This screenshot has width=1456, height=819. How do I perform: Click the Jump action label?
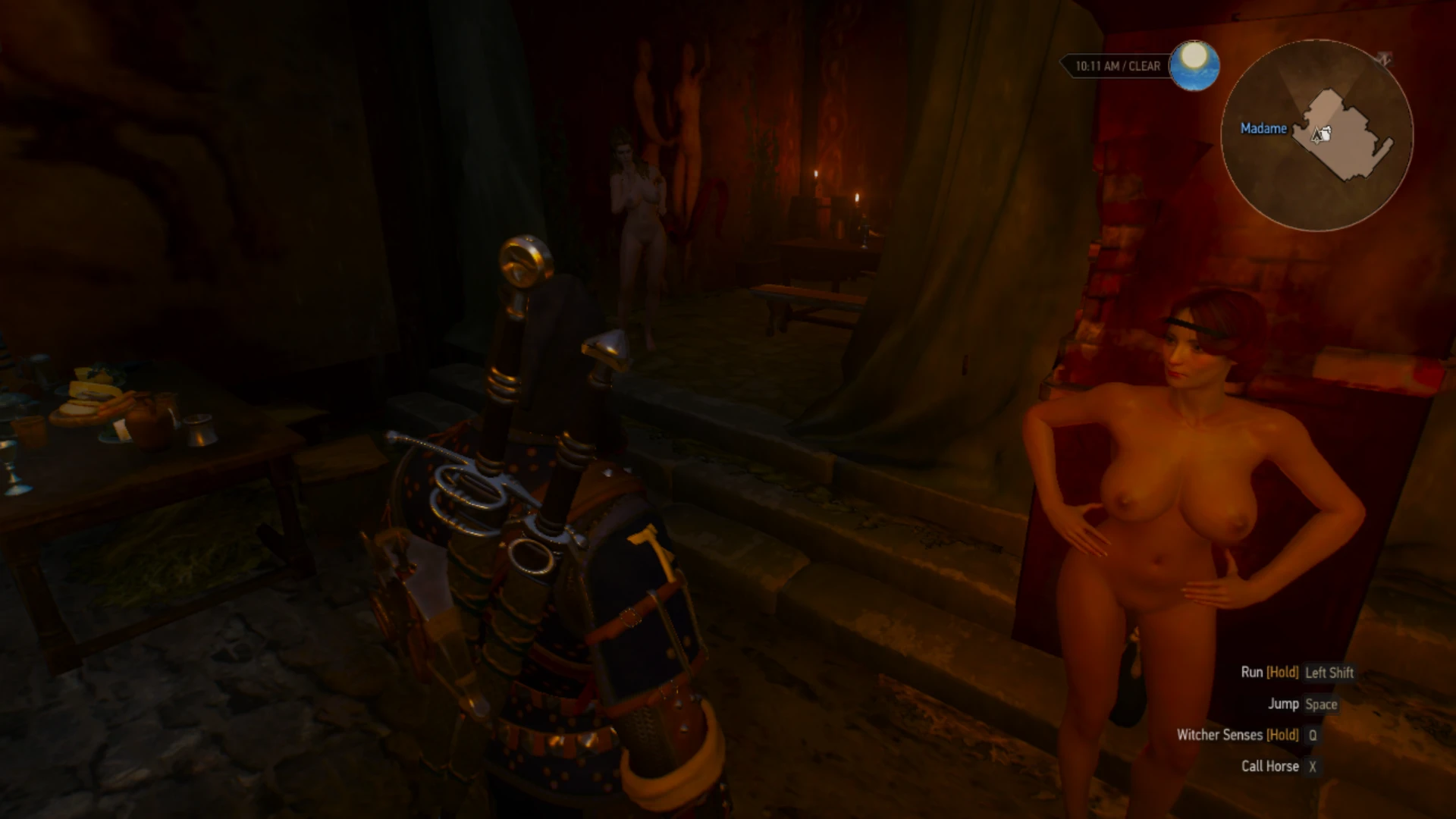1285,704
